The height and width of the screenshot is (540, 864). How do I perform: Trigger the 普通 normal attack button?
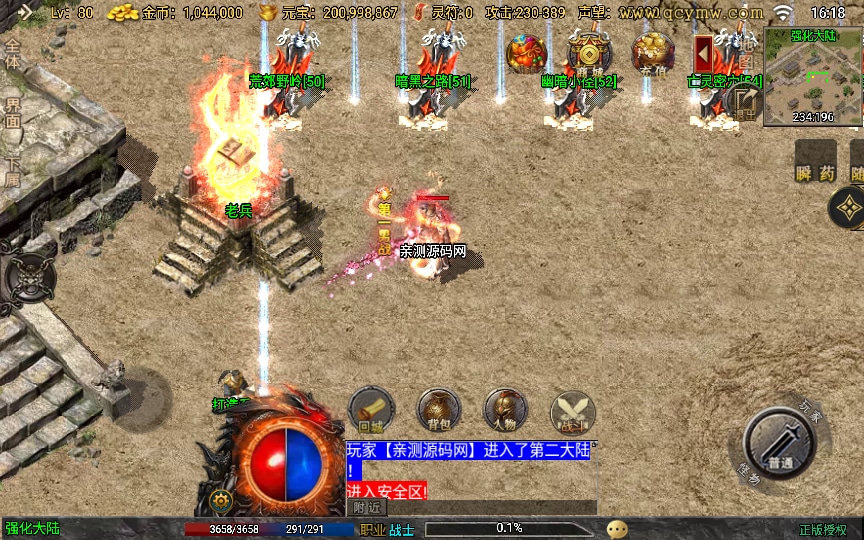pyautogui.click(x=781, y=445)
